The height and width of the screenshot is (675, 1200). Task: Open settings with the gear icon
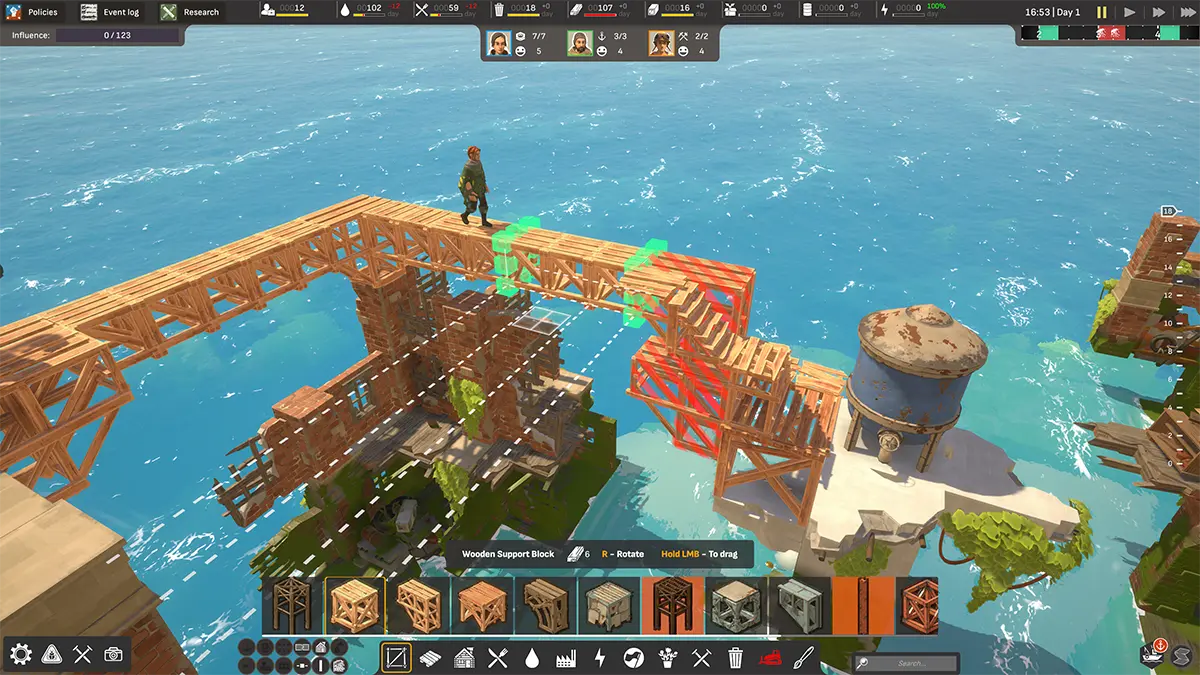coord(20,654)
